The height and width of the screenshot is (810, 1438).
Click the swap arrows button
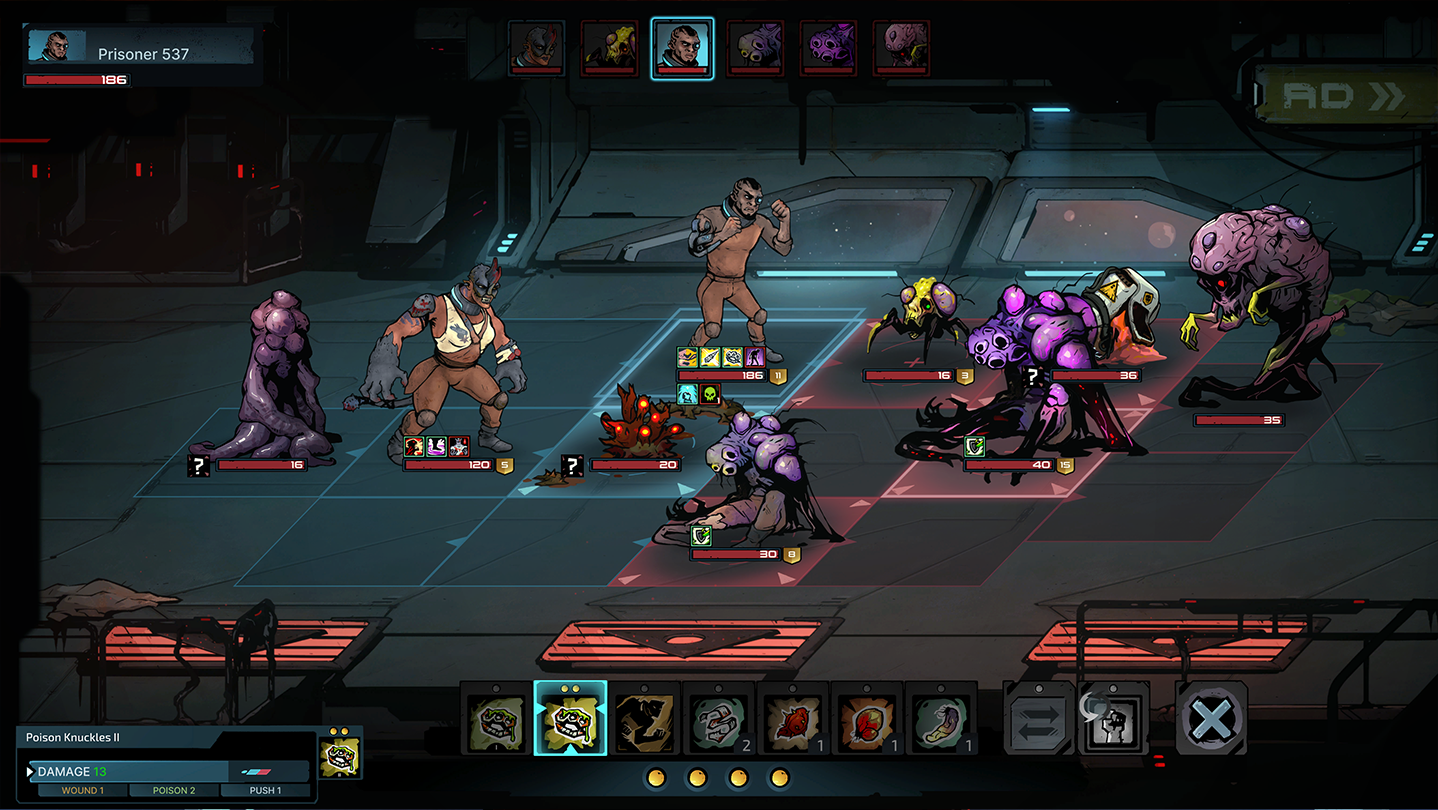click(1038, 719)
